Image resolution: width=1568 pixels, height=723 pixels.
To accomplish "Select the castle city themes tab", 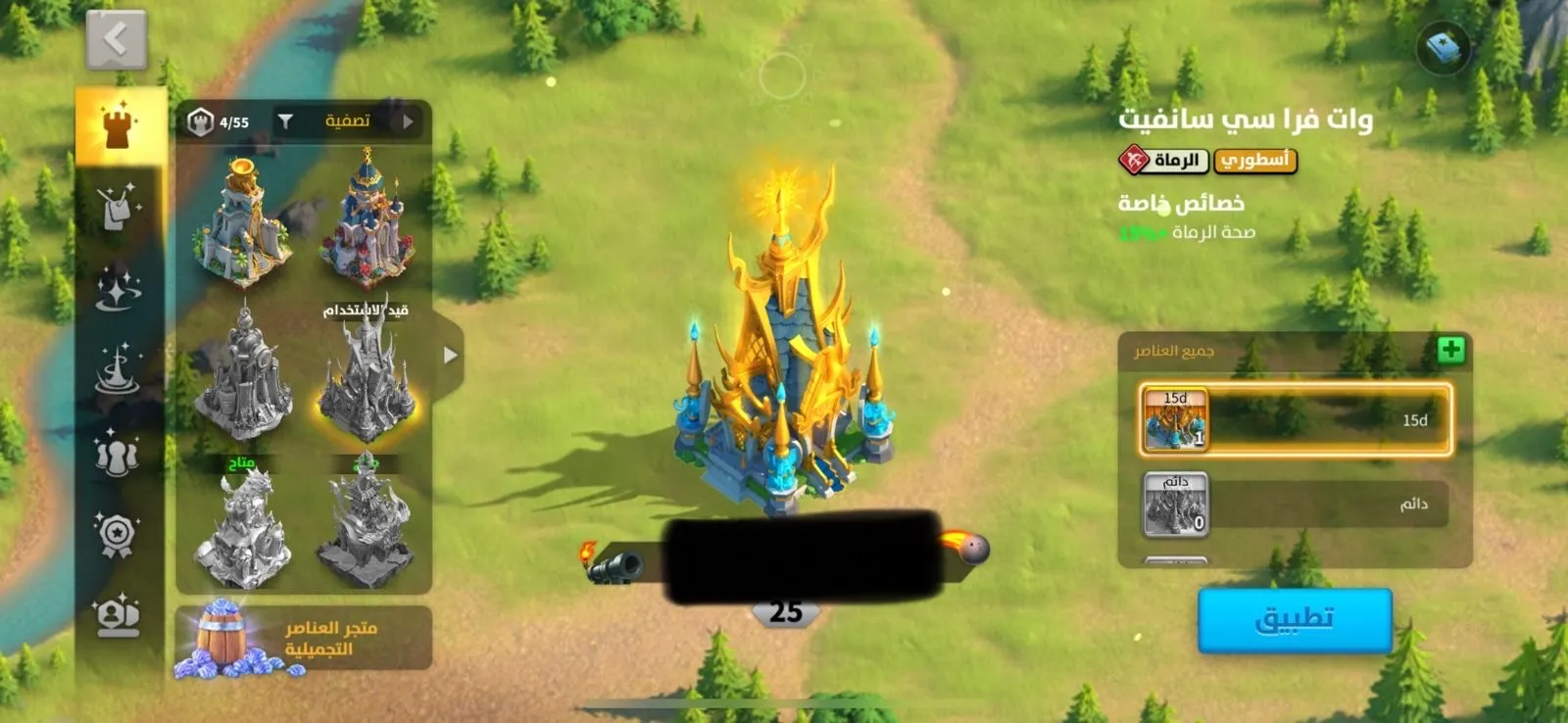I will (120, 125).
